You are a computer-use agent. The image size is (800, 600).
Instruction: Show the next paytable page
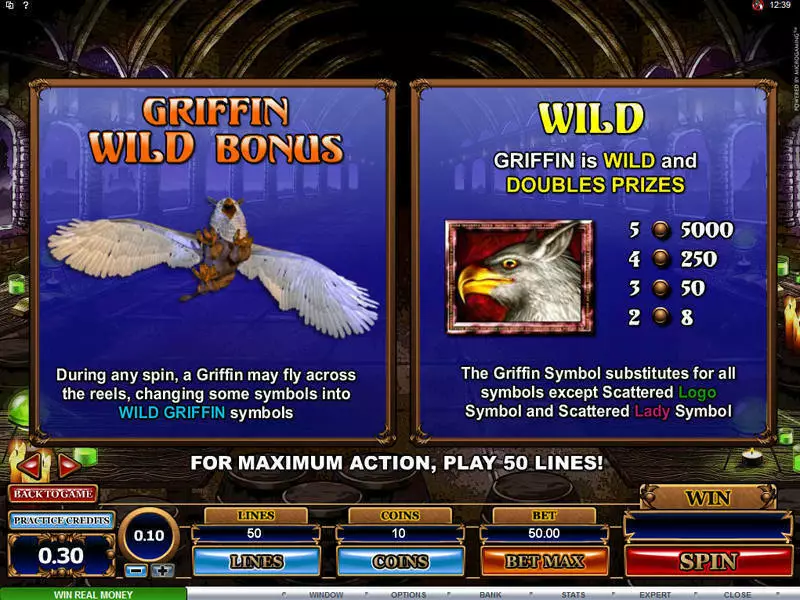(68, 465)
